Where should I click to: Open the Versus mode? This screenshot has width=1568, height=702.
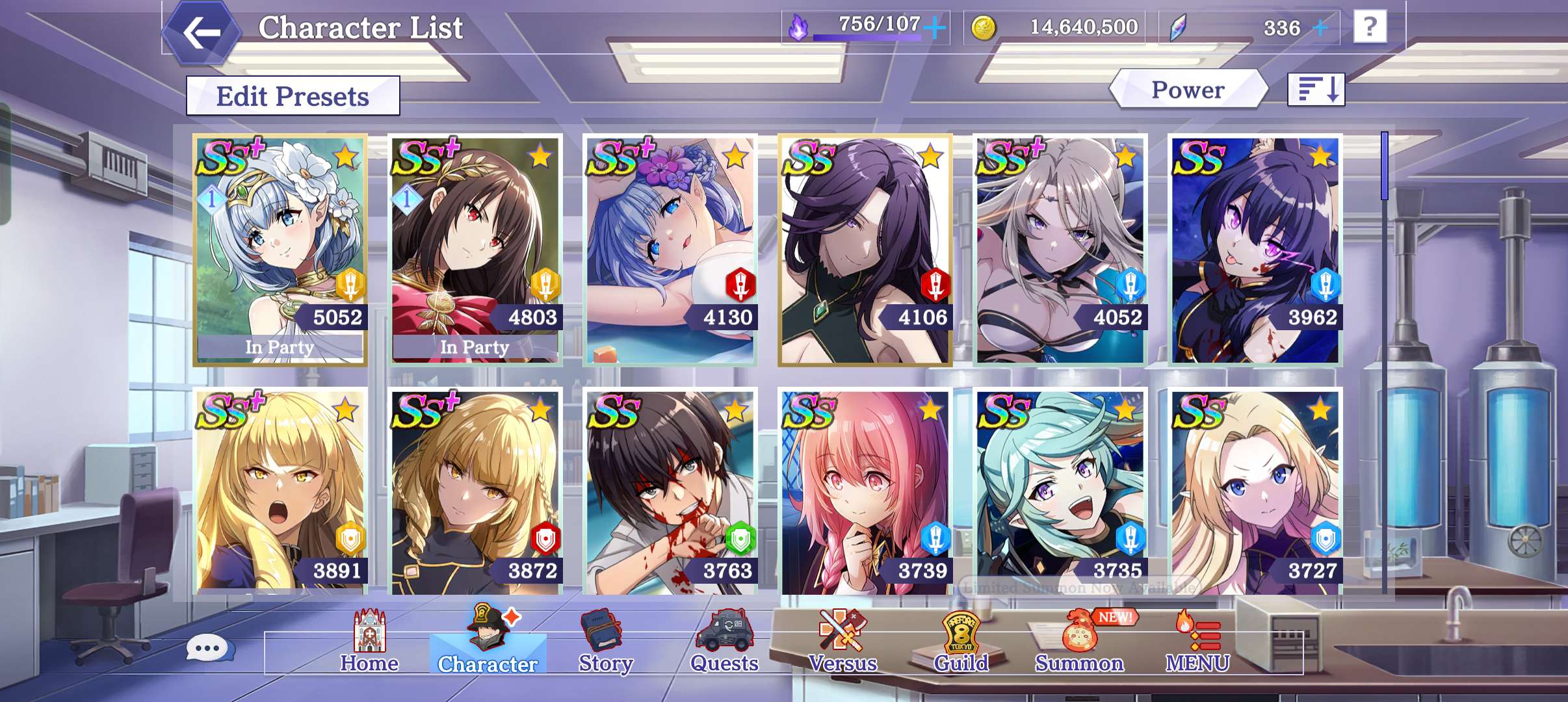click(843, 642)
